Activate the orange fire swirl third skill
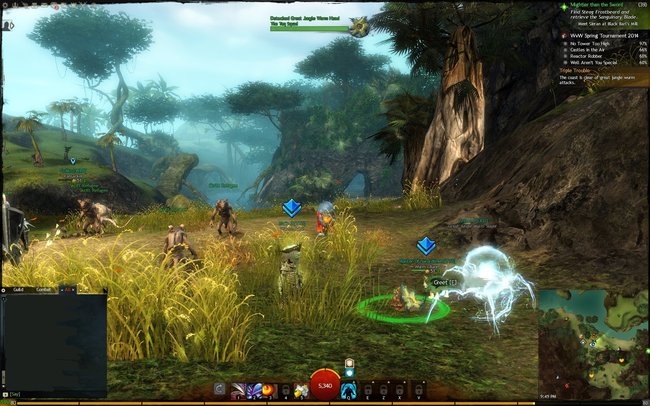The image size is (650, 406). pyautogui.click(x=268, y=389)
